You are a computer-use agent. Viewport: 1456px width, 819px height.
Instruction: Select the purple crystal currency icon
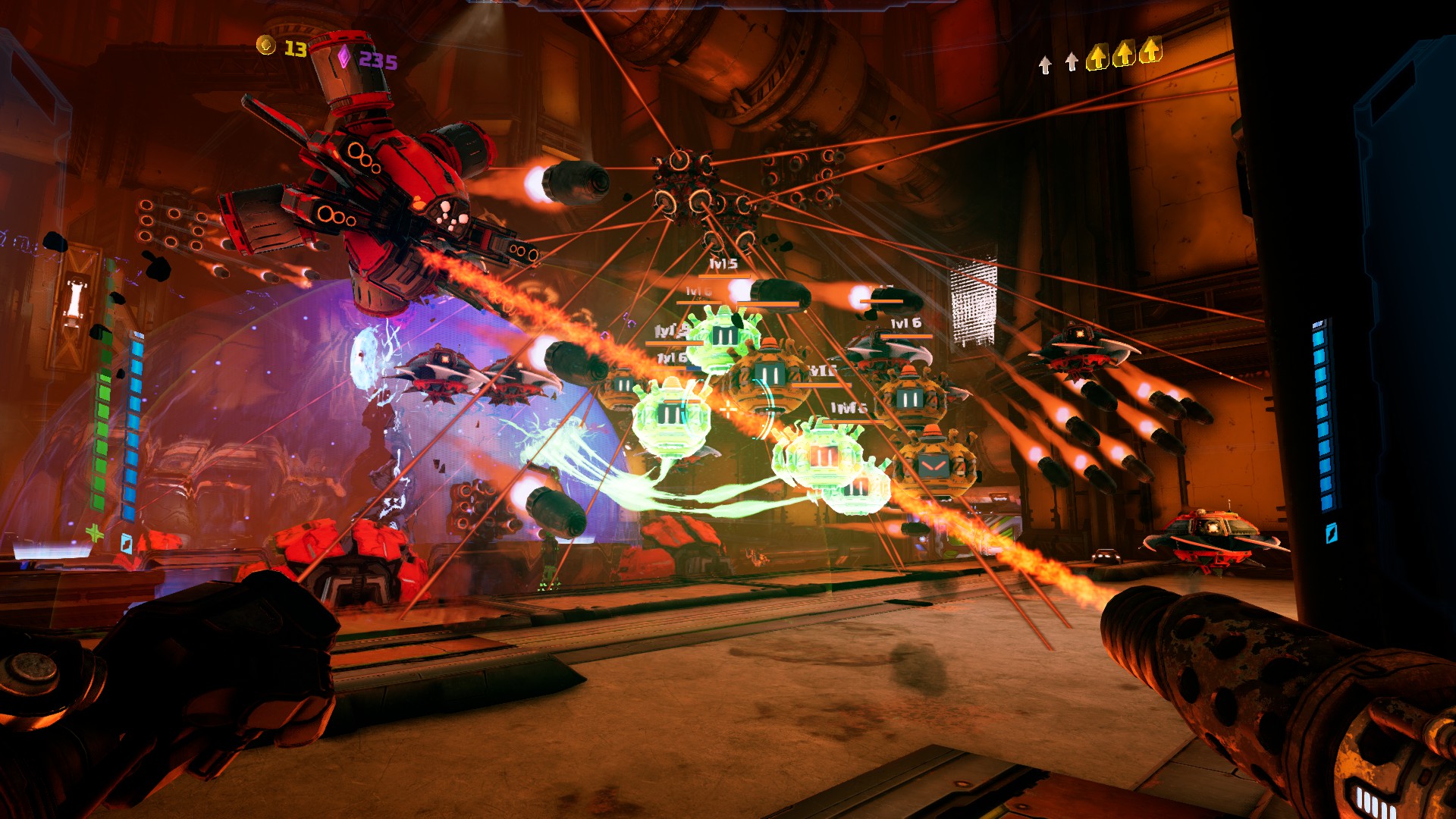point(344,57)
